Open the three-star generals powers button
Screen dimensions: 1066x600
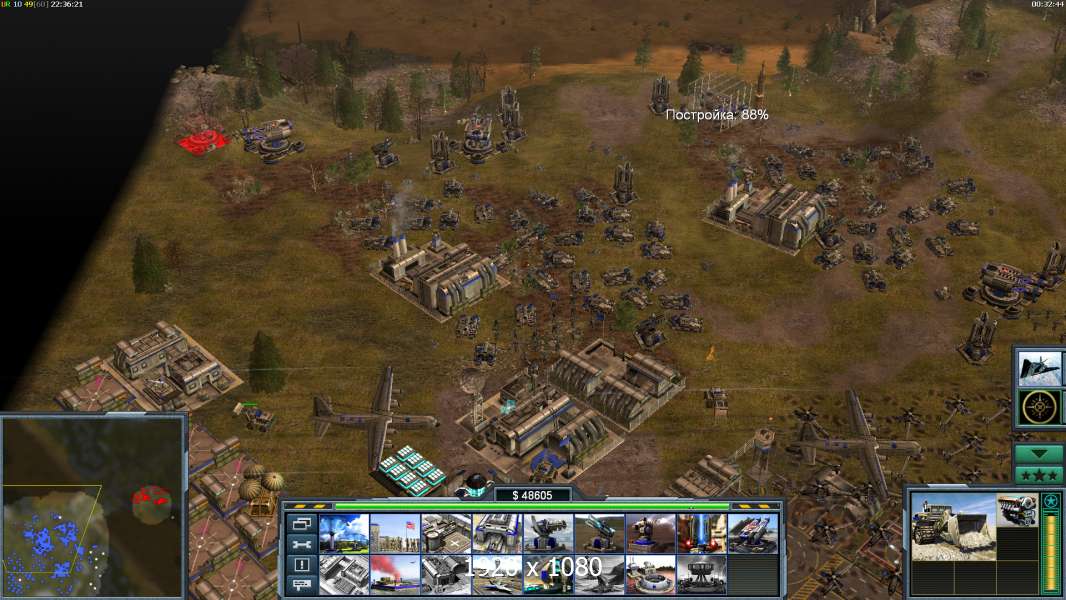click(x=1039, y=474)
